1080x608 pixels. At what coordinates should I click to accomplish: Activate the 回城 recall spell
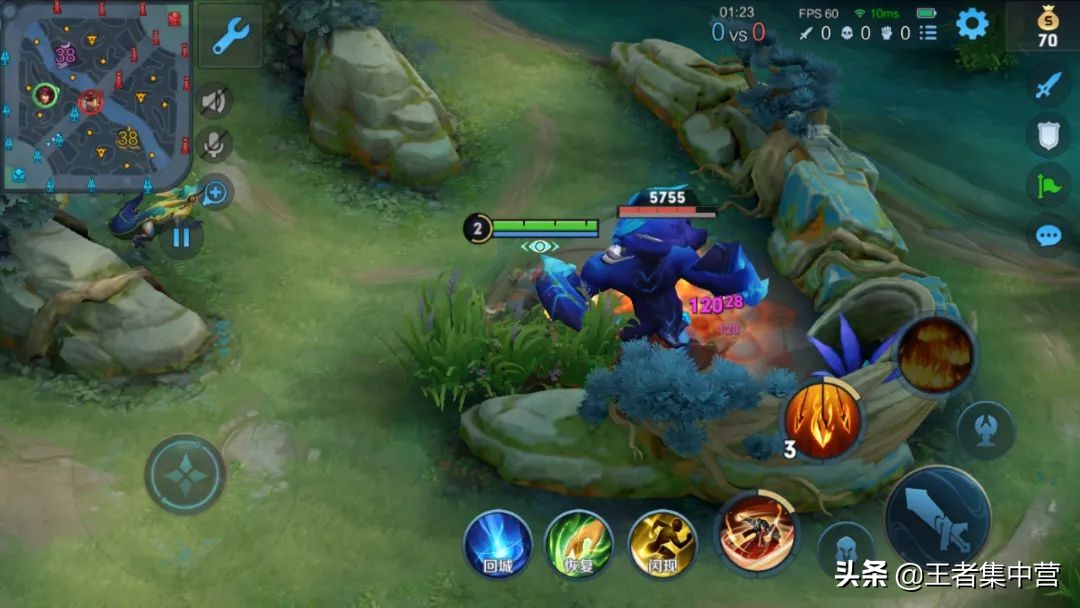497,543
